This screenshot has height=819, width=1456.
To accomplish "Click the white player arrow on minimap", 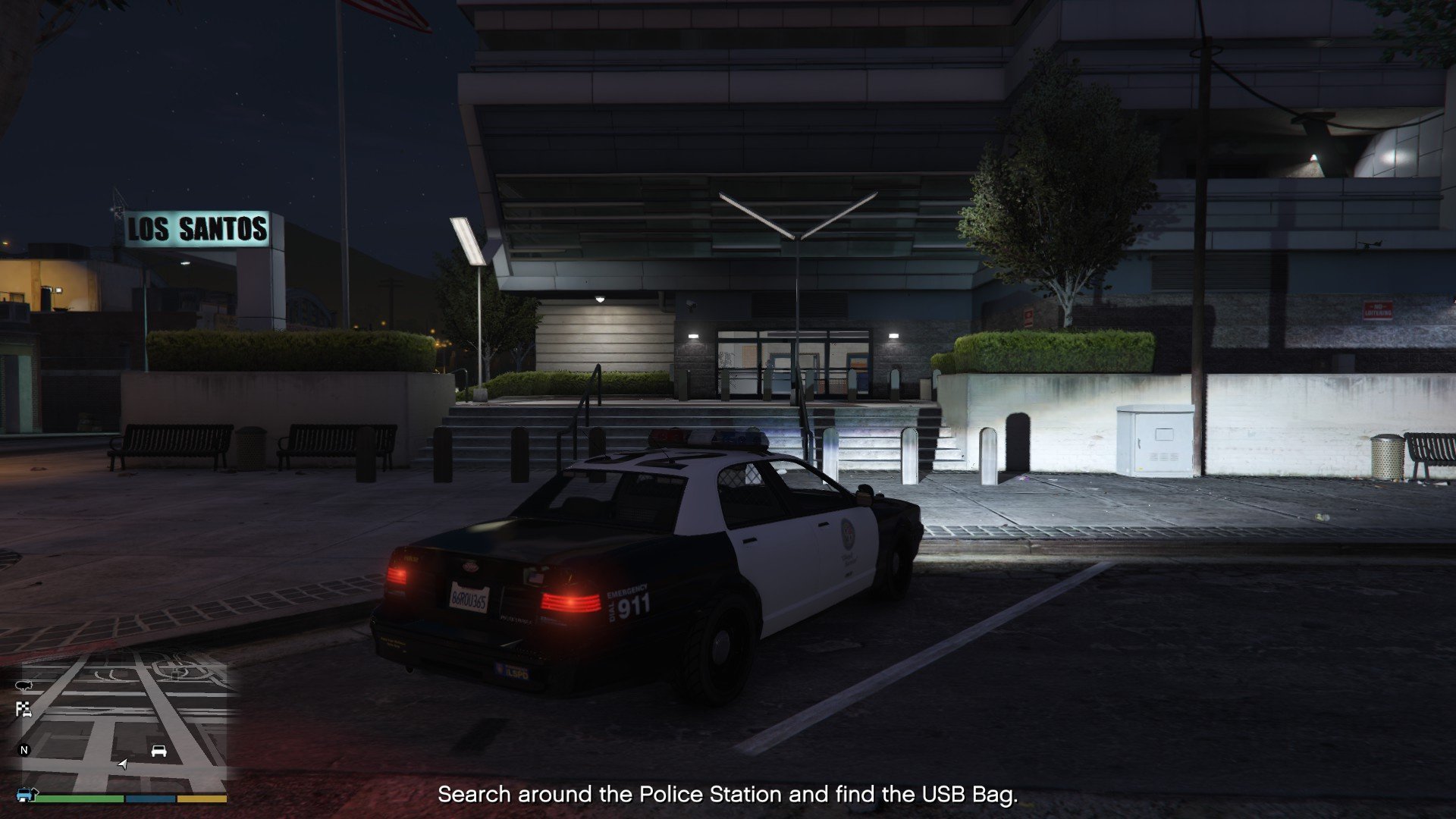I will point(123,764).
